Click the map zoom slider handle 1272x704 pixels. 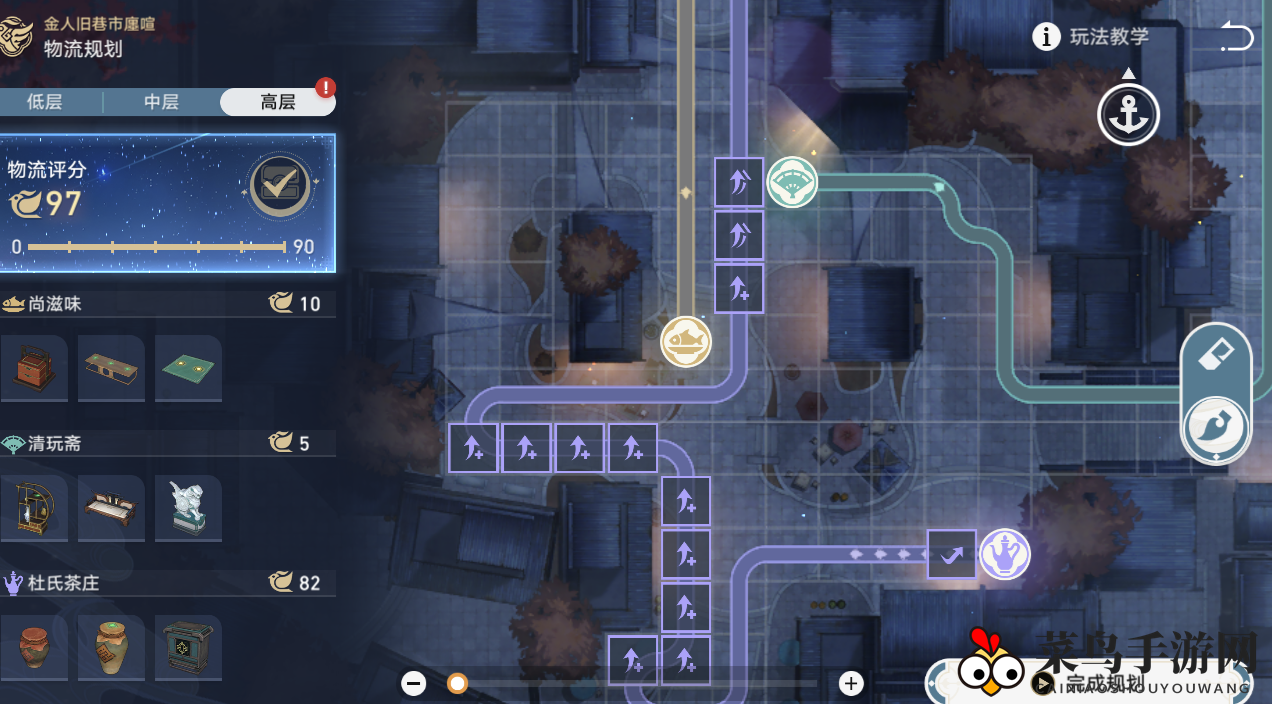click(457, 684)
